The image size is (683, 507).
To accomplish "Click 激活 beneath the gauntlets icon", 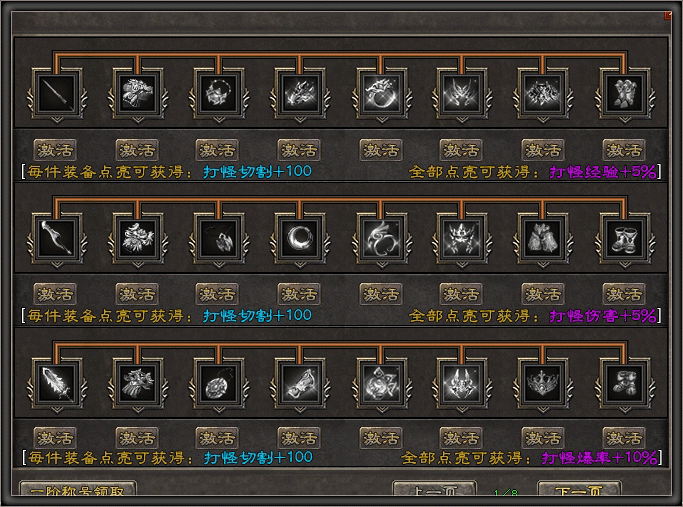I will pos(545,294).
